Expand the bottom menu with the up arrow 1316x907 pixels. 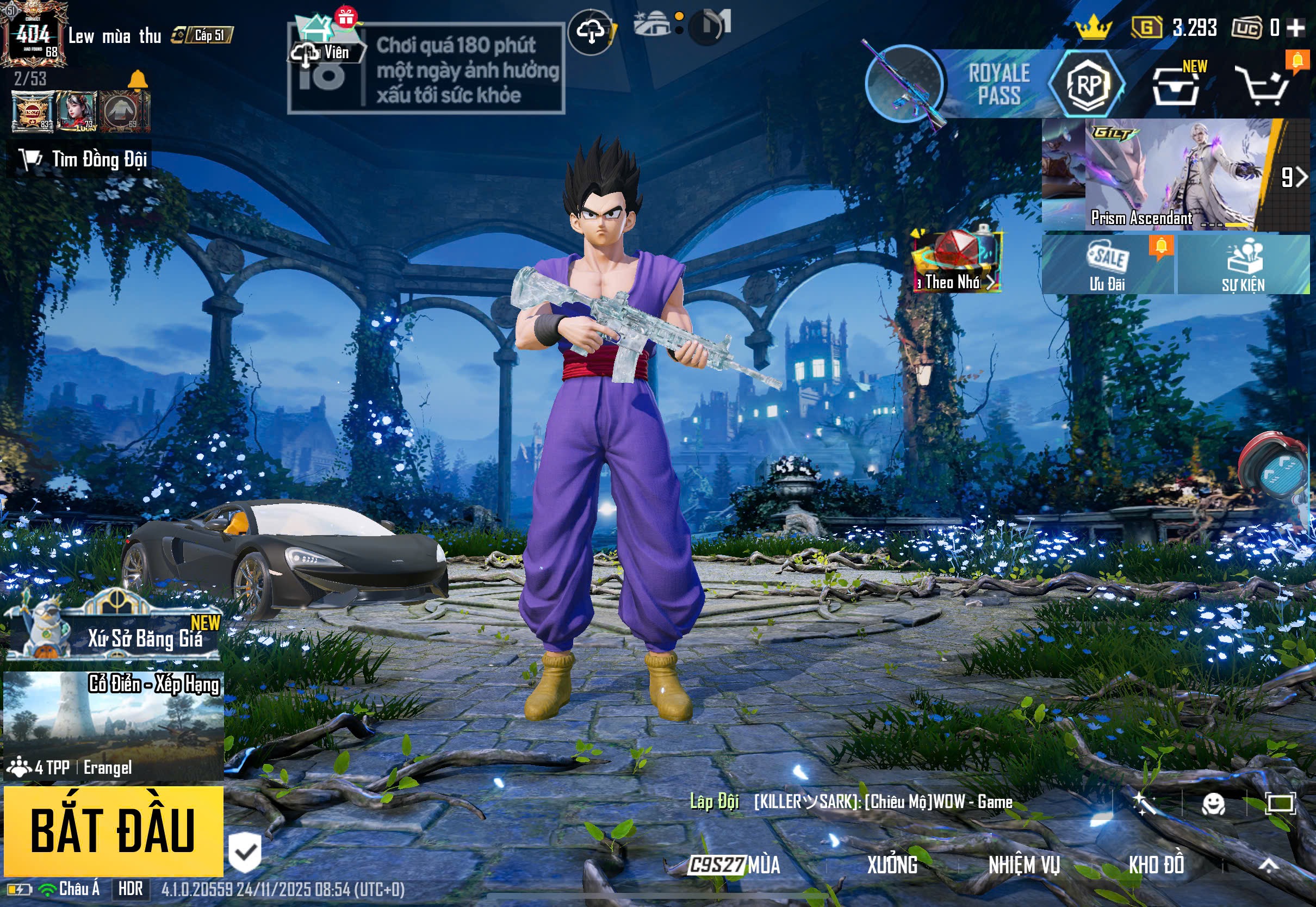[x=1268, y=865]
